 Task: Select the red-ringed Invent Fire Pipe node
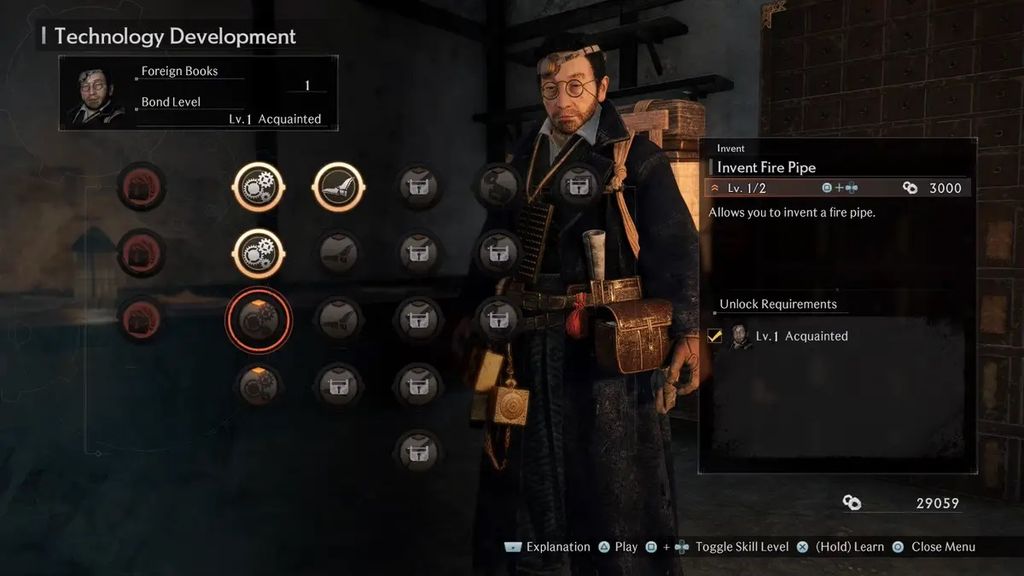(258, 319)
